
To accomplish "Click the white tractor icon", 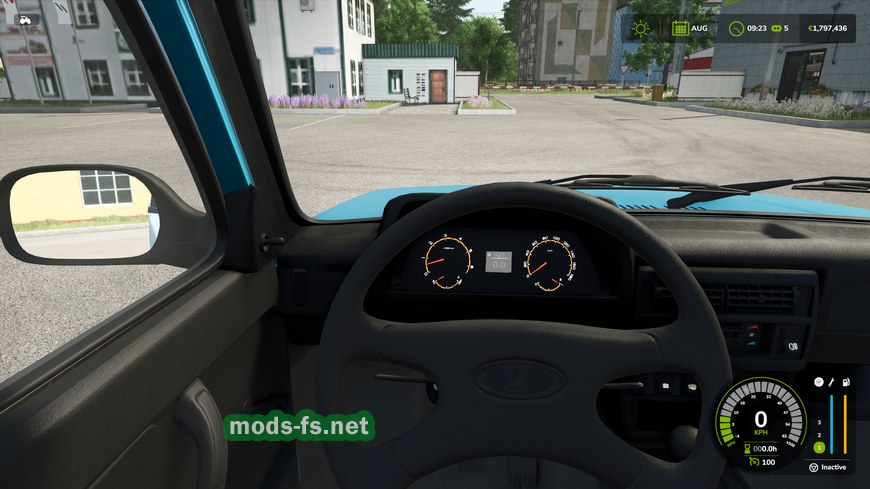I will click(24, 19).
